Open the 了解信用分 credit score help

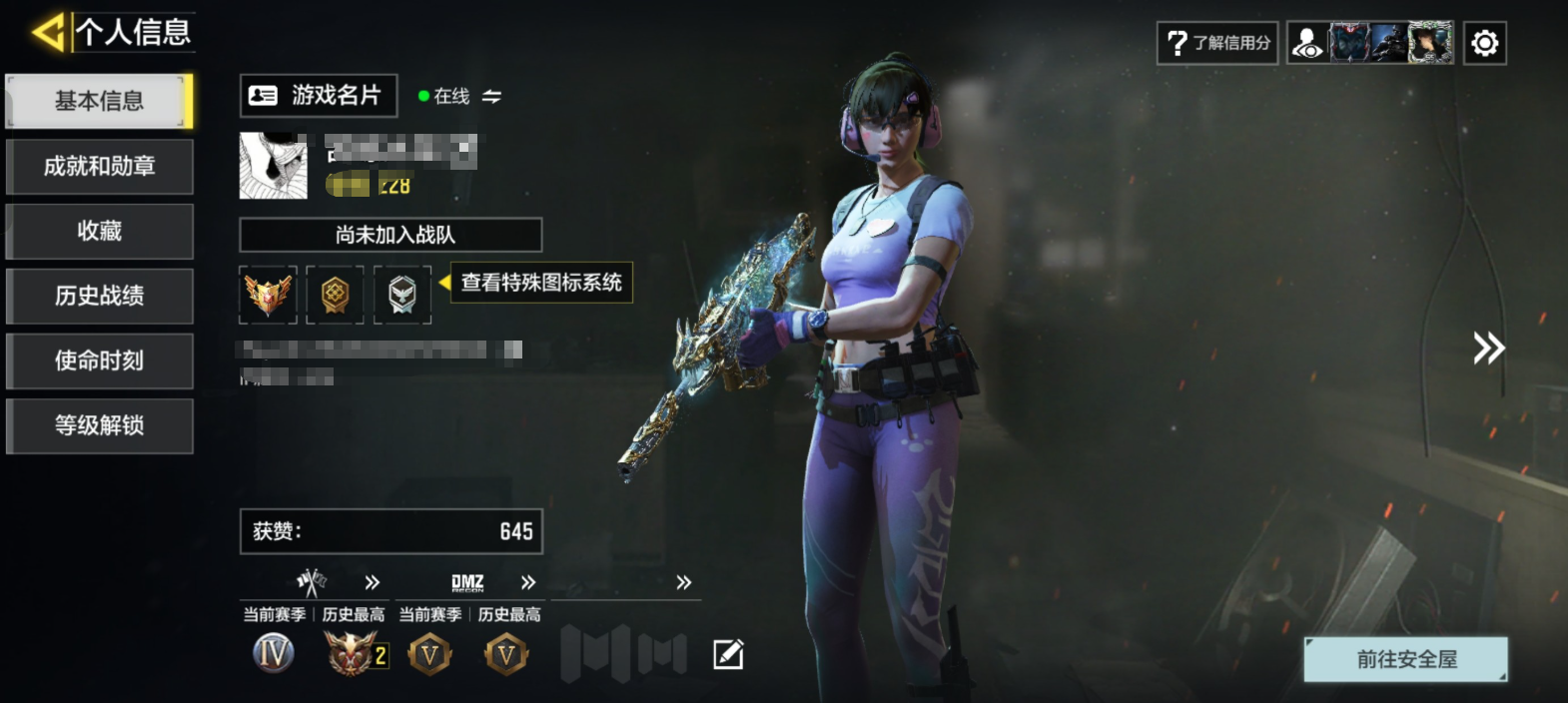click(x=1217, y=43)
